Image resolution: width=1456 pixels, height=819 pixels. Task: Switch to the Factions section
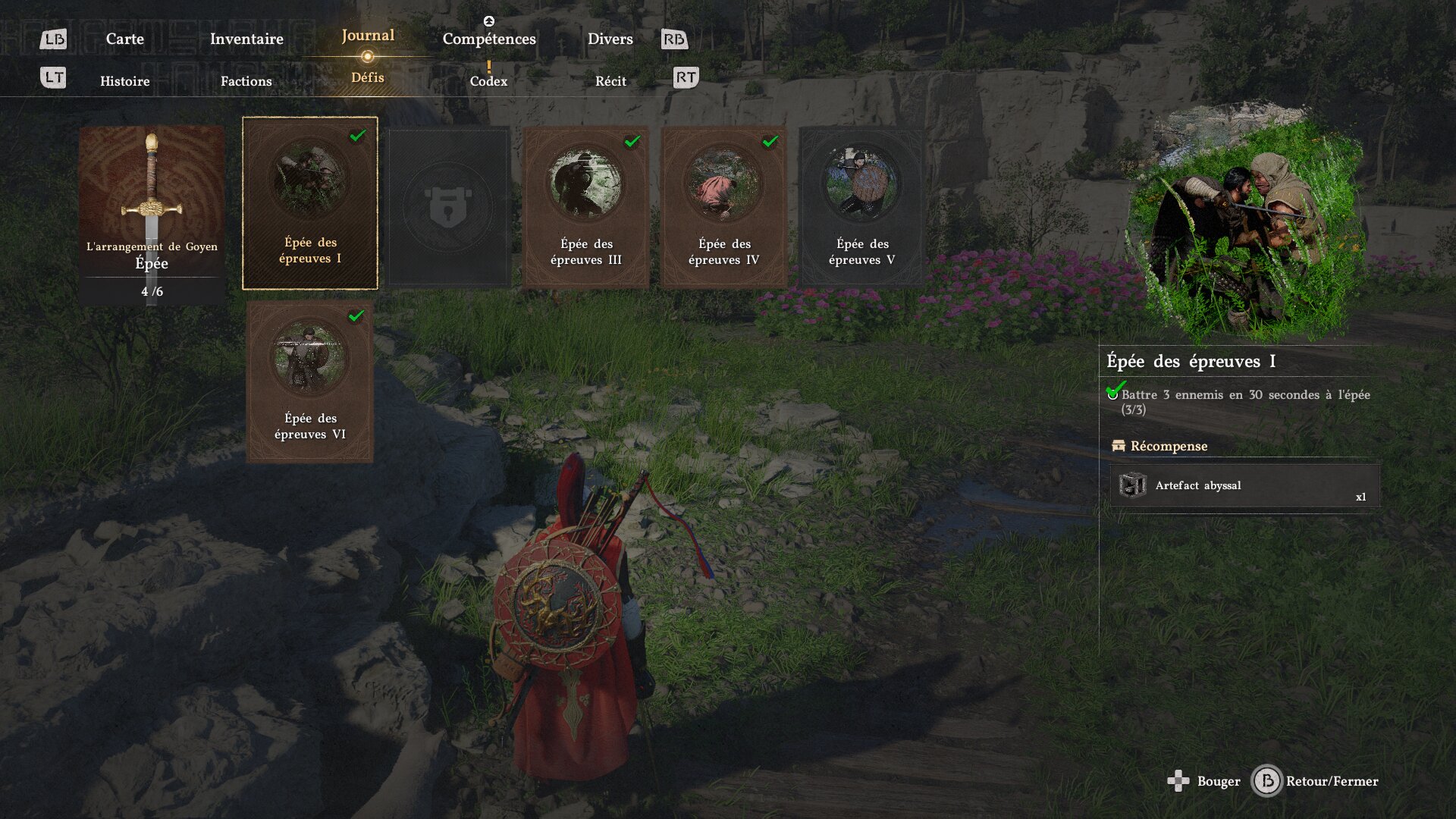pyautogui.click(x=246, y=81)
